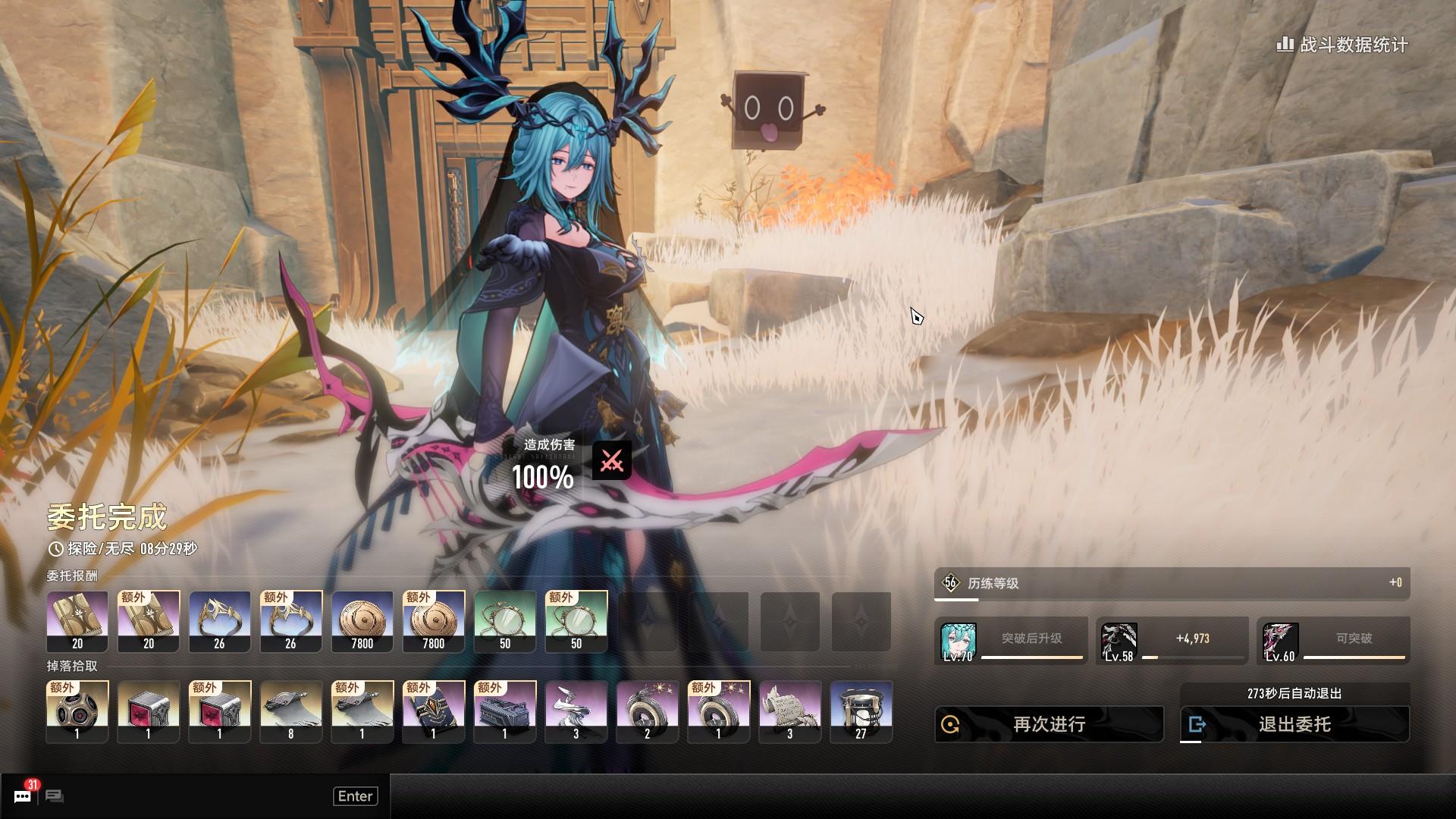View the non-bonus golden book reward
This screenshot has height=819, width=1456.
(77, 622)
